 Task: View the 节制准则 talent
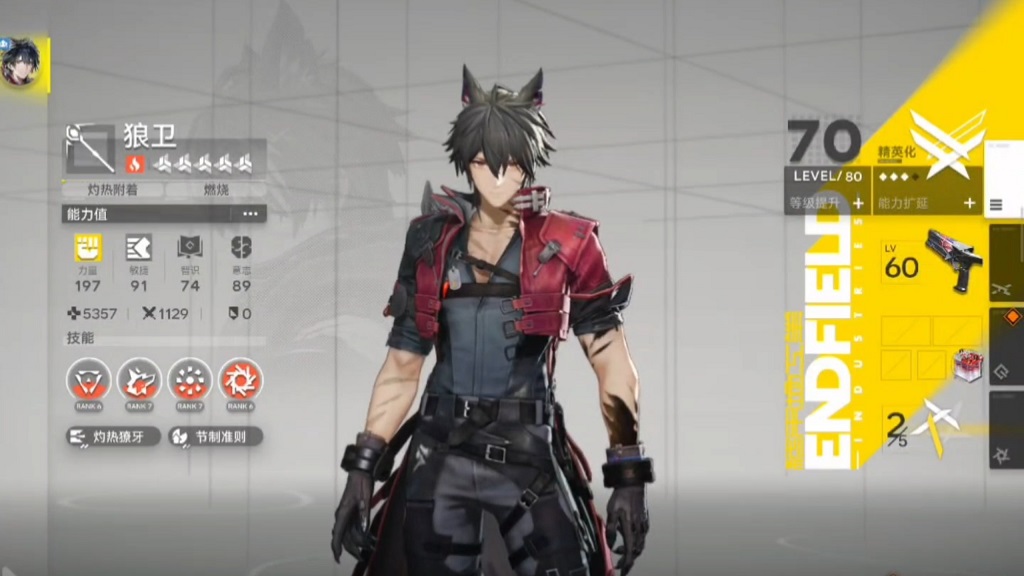pos(214,437)
